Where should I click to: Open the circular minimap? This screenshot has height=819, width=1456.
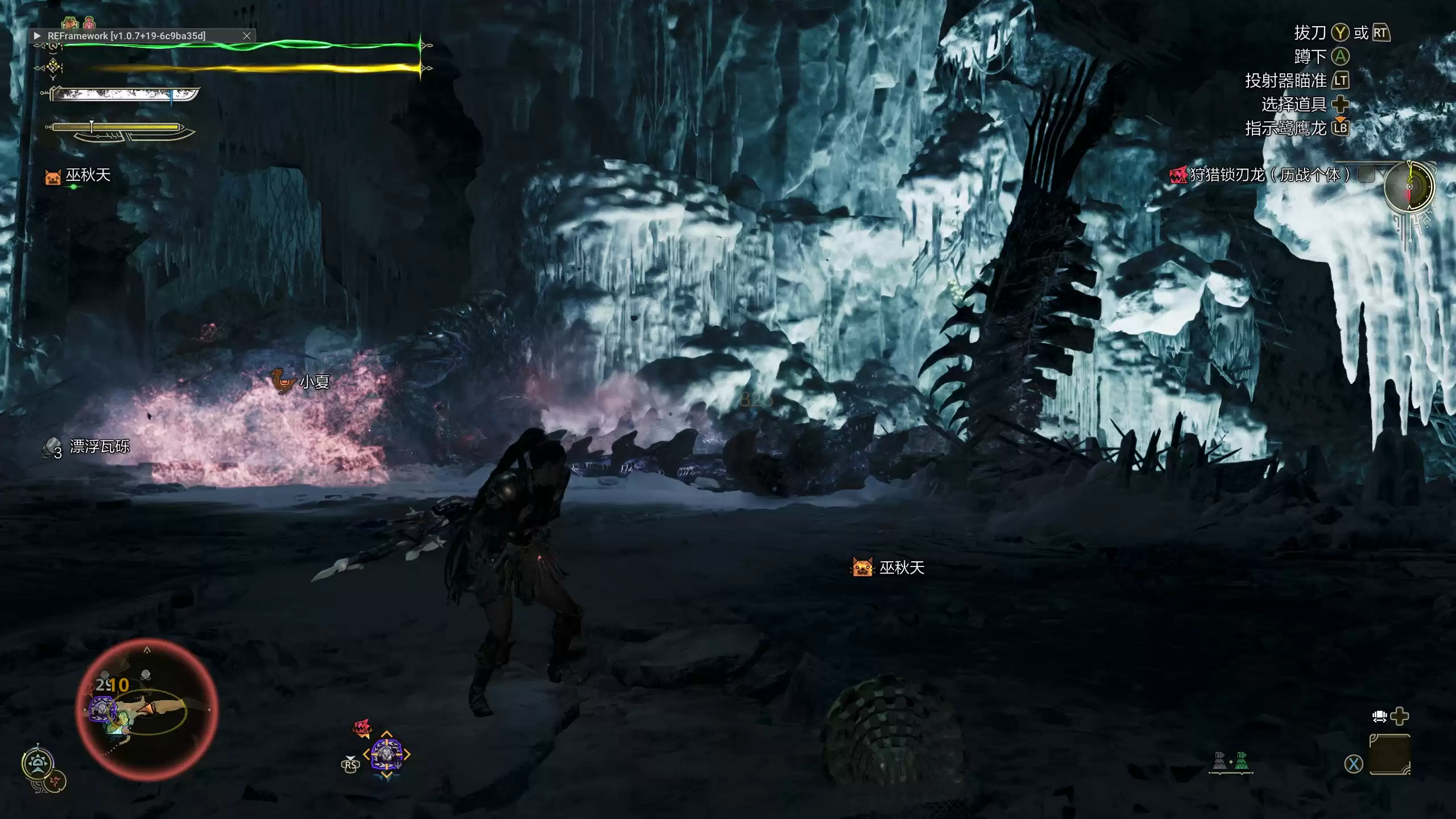click(147, 709)
